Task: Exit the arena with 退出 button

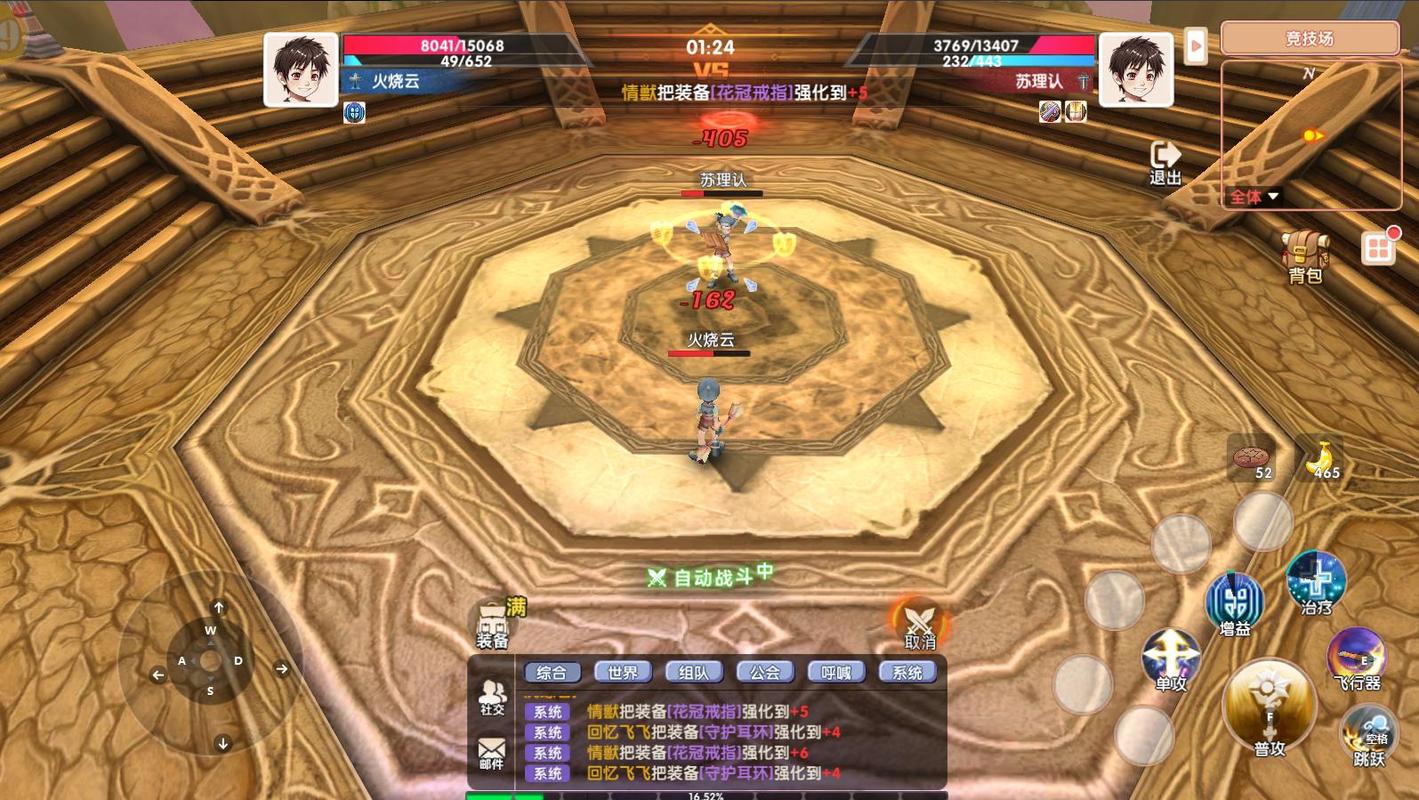Action: coord(1165,162)
